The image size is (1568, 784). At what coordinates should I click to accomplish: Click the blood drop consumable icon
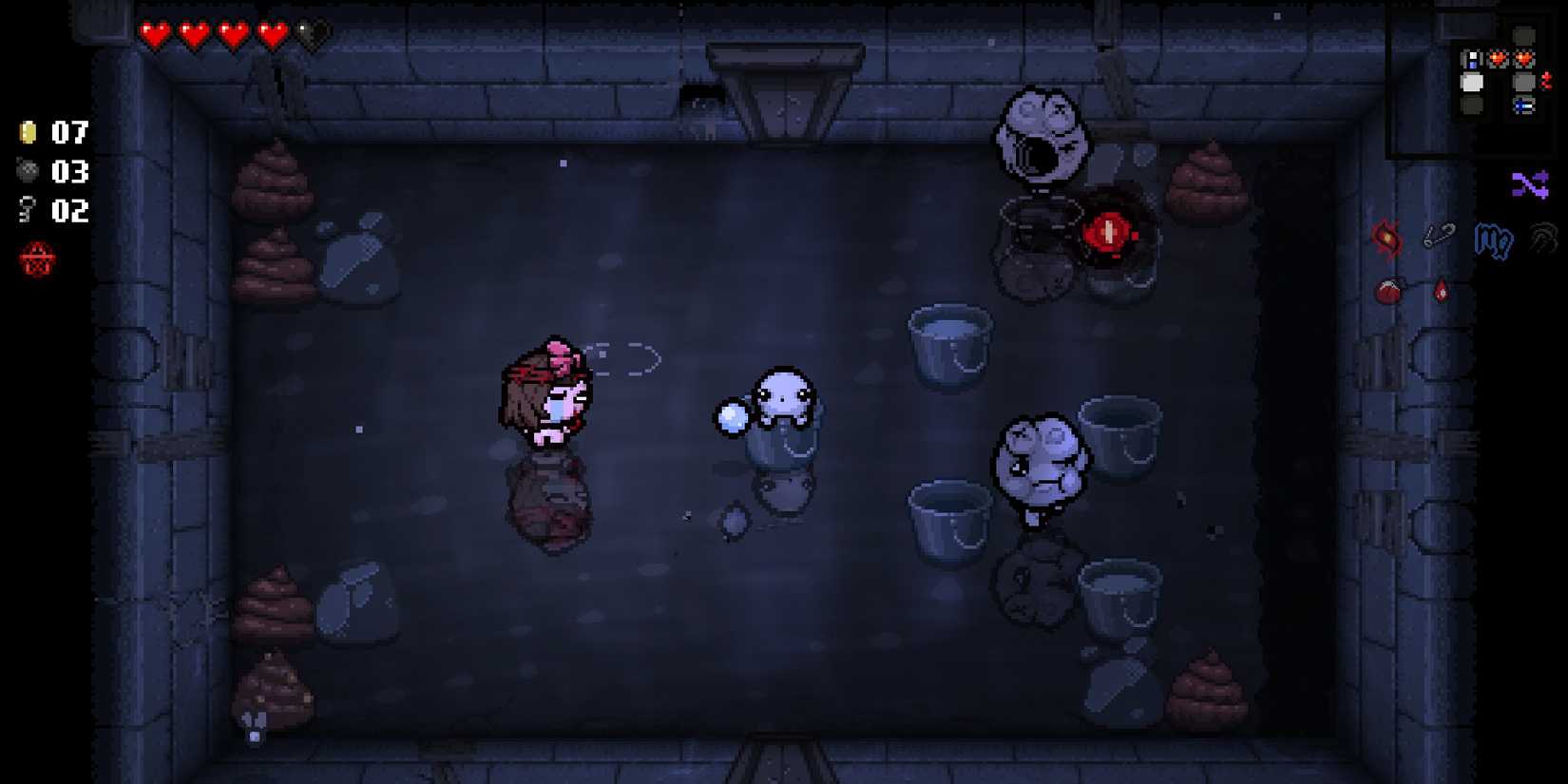click(x=1440, y=292)
